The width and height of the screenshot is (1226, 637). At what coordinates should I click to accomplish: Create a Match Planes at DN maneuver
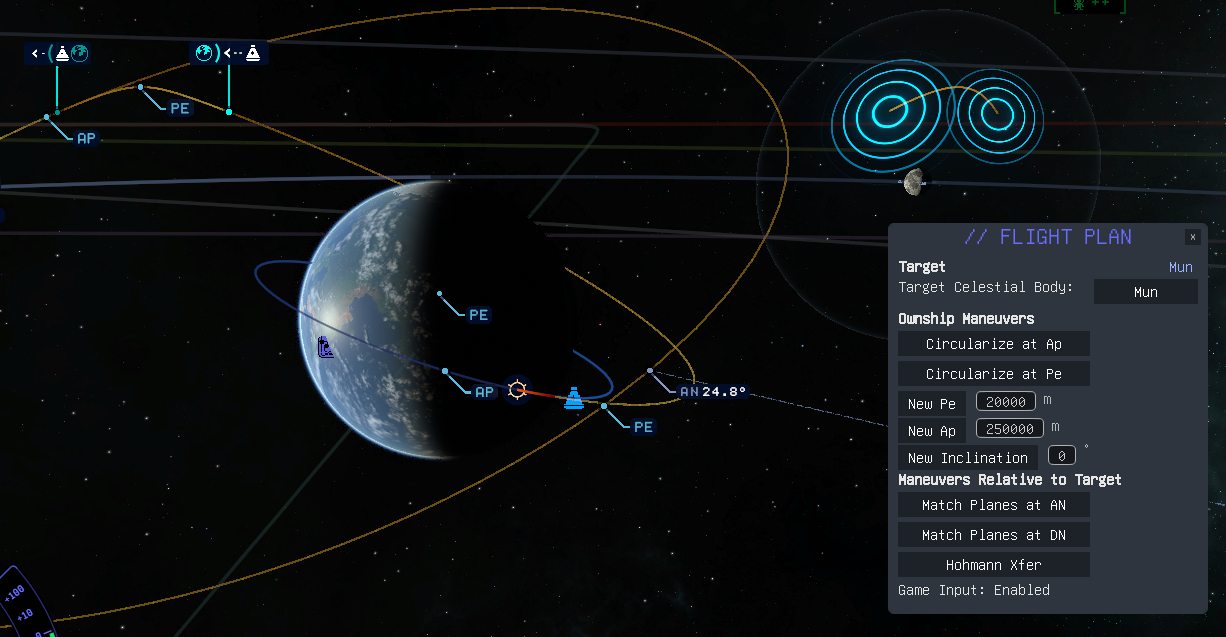tap(993, 535)
